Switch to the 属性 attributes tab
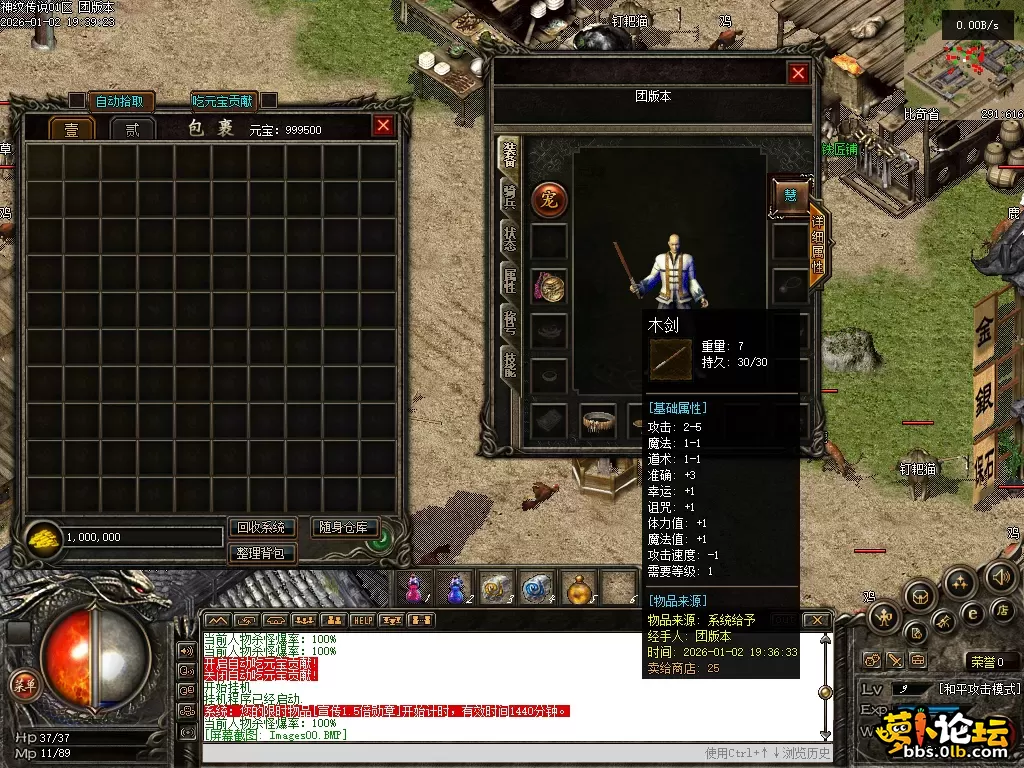 (x=510, y=280)
